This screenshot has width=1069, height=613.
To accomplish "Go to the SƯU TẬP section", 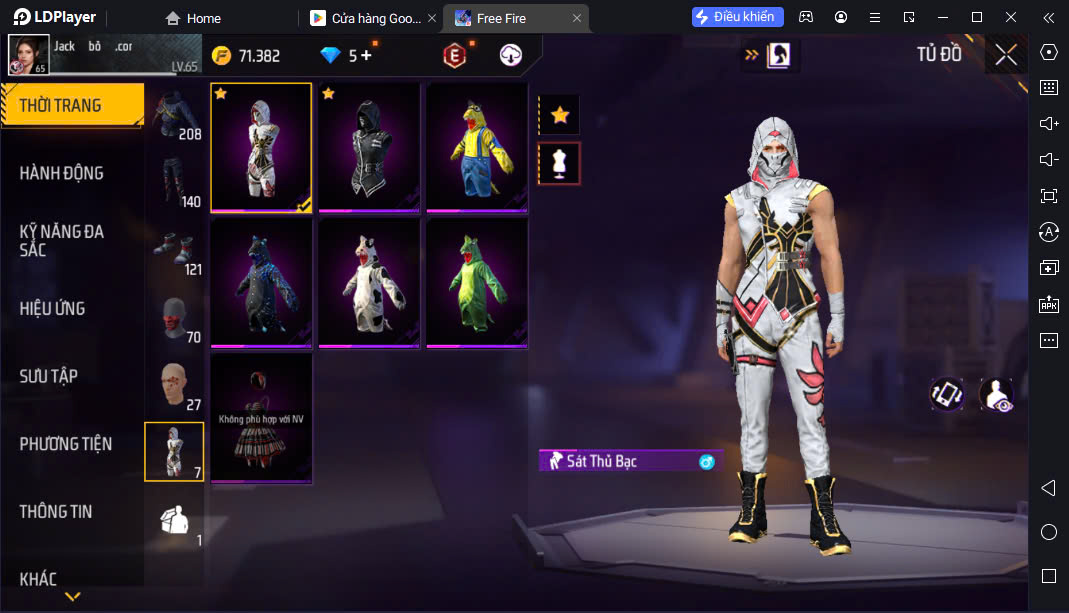I will pyautogui.click(x=49, y=376).
